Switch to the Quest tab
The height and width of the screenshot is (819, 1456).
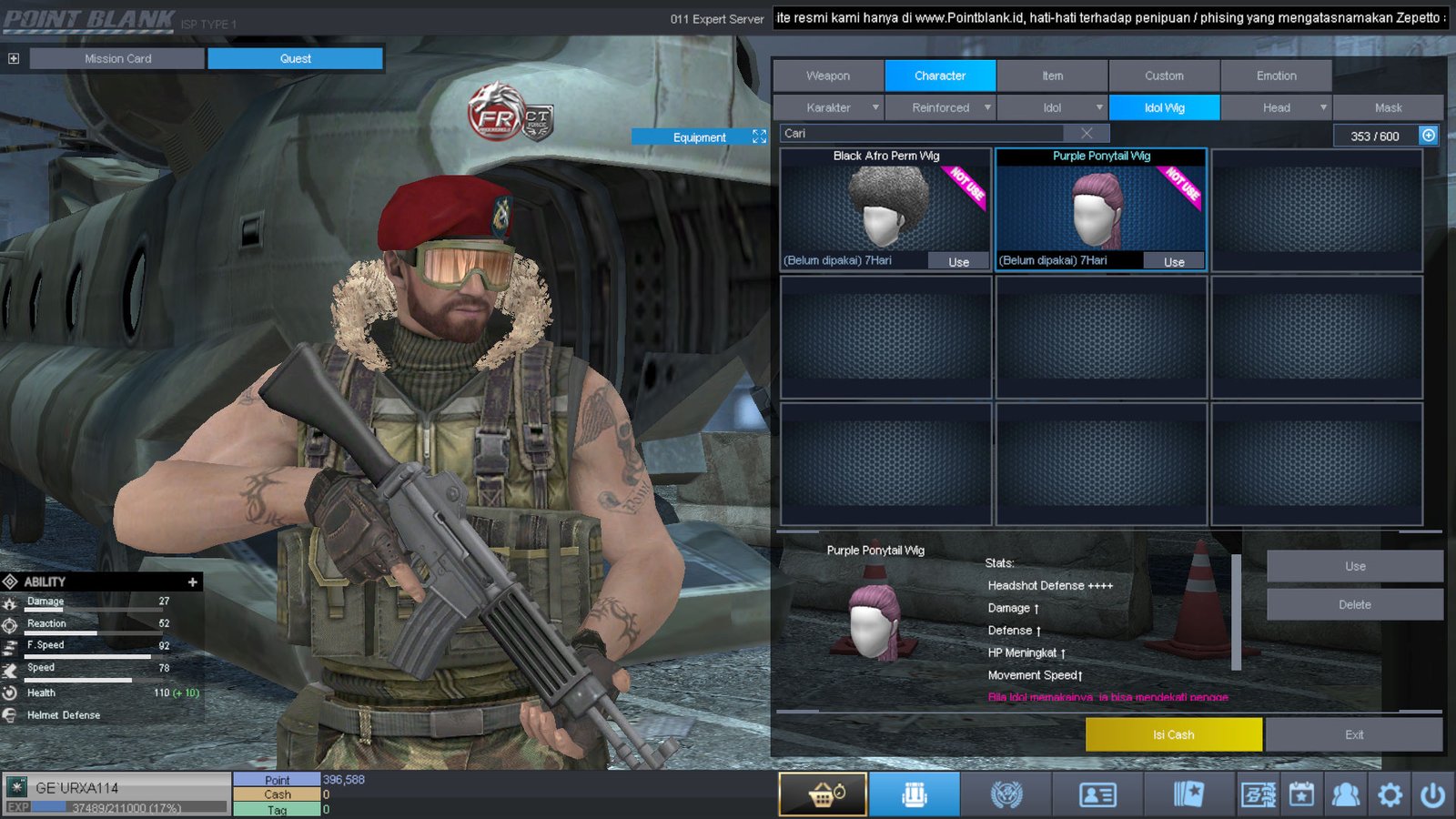295,58
